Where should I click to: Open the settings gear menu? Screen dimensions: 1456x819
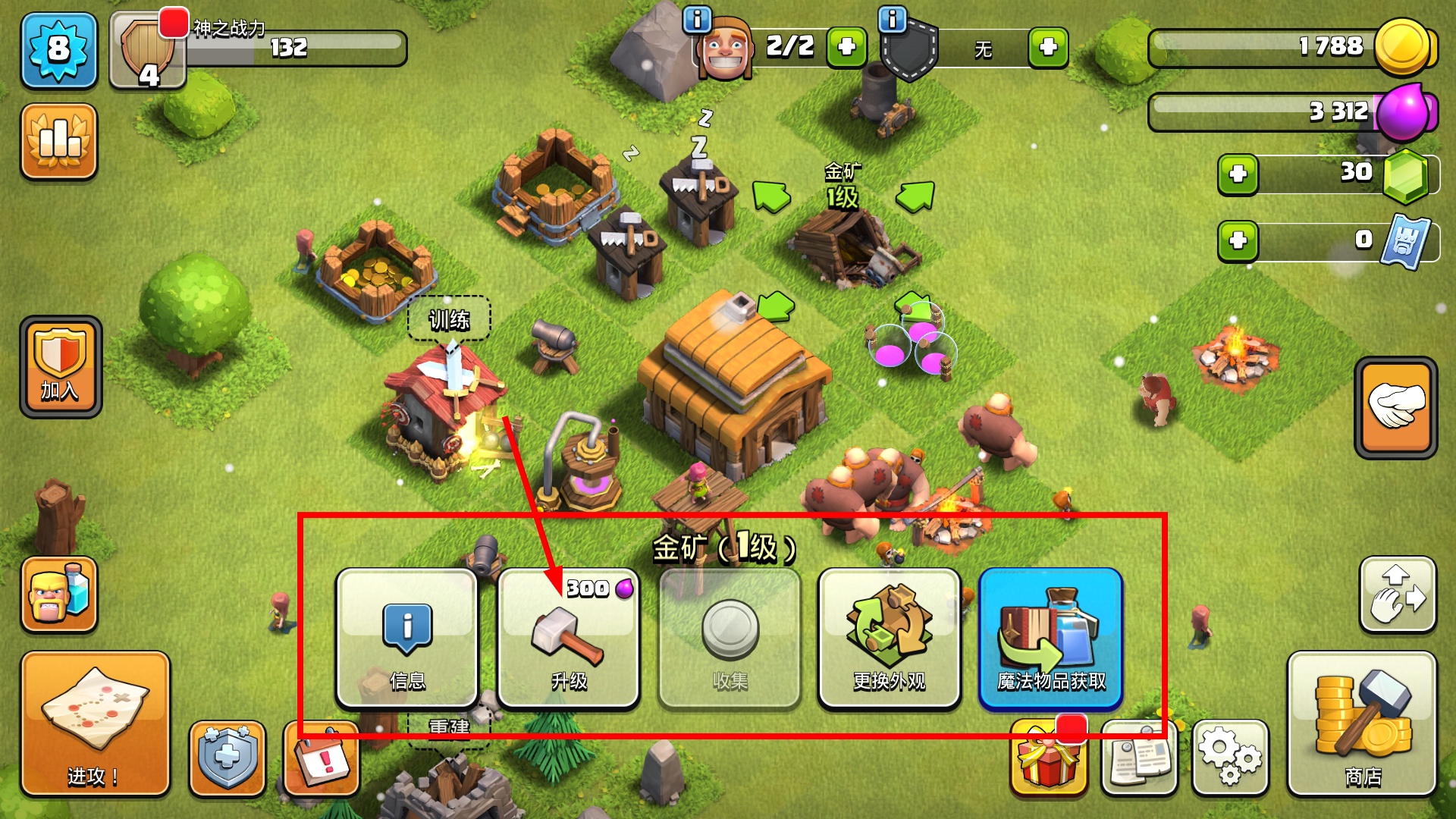[x=1230, y=757]
